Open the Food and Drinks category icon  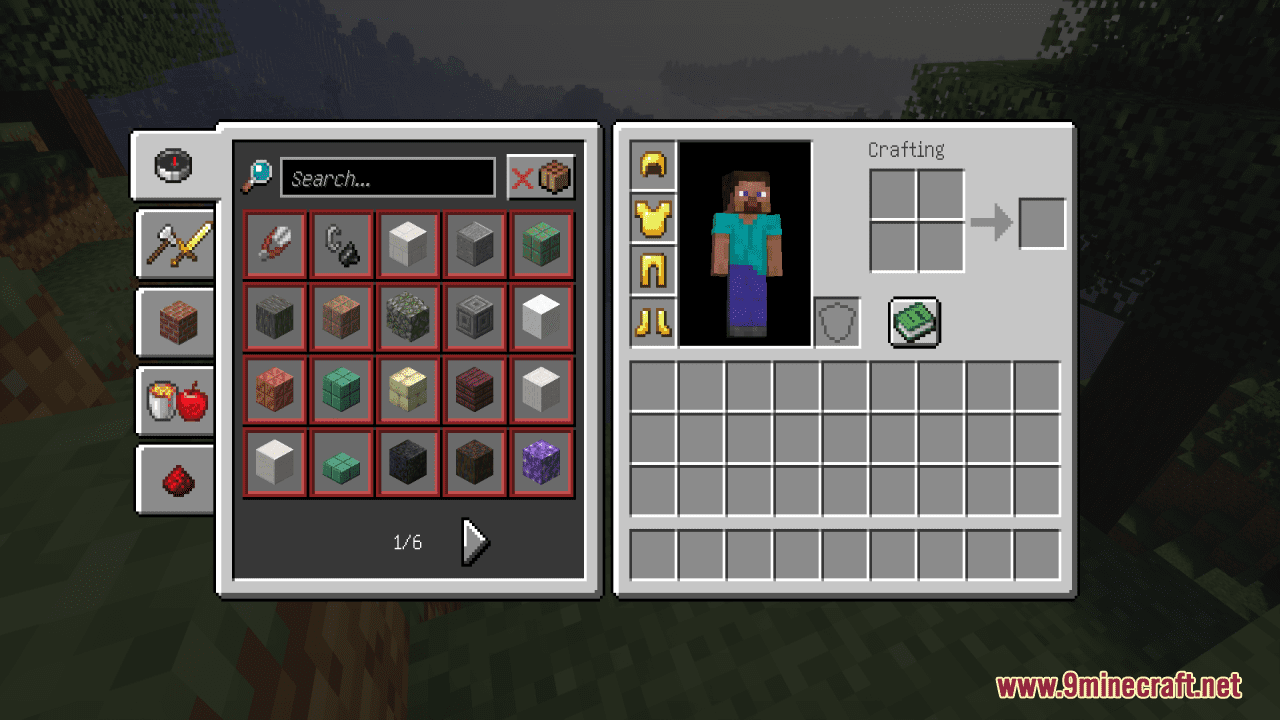[x=175, y=400]
